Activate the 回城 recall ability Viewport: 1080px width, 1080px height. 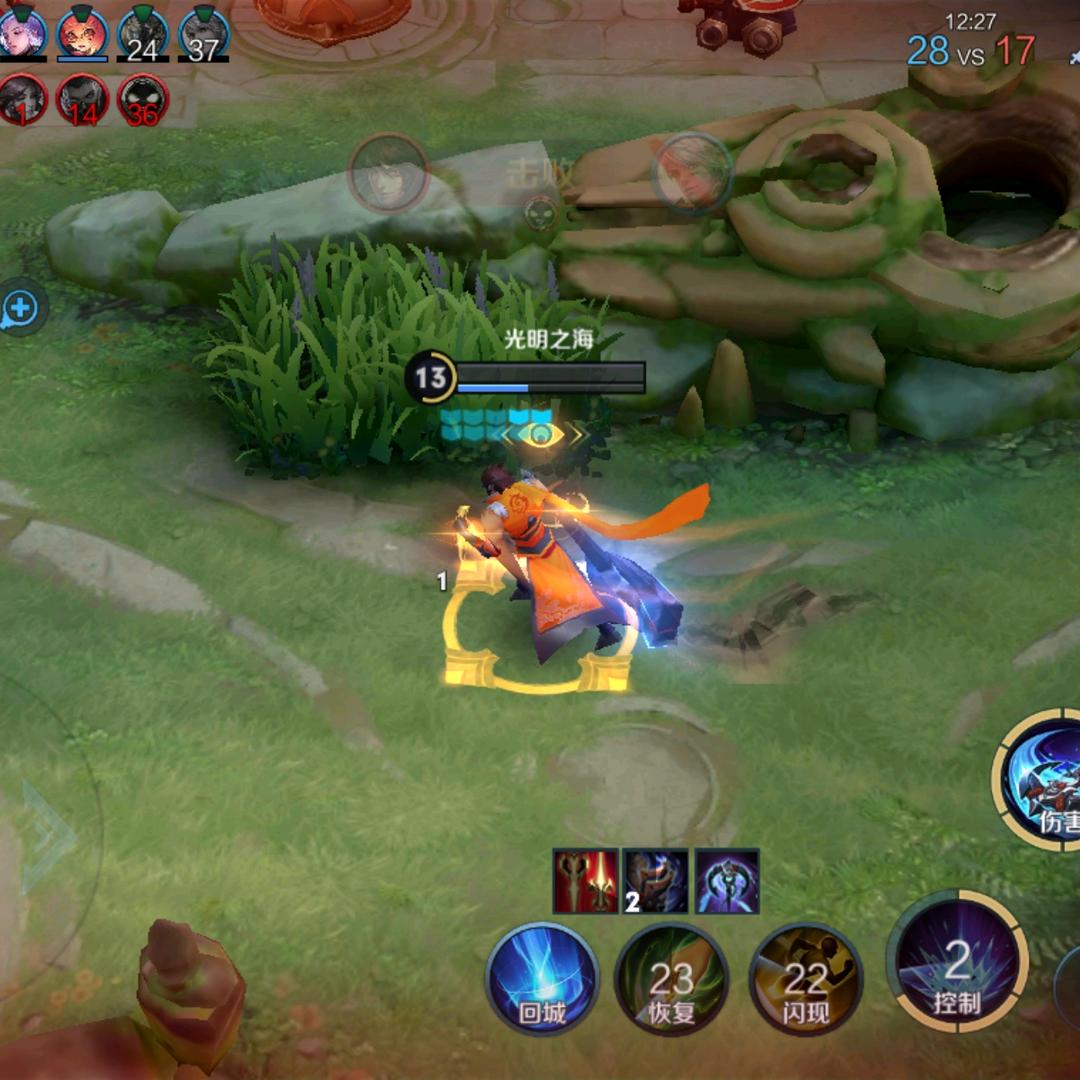tap(542, 978)
